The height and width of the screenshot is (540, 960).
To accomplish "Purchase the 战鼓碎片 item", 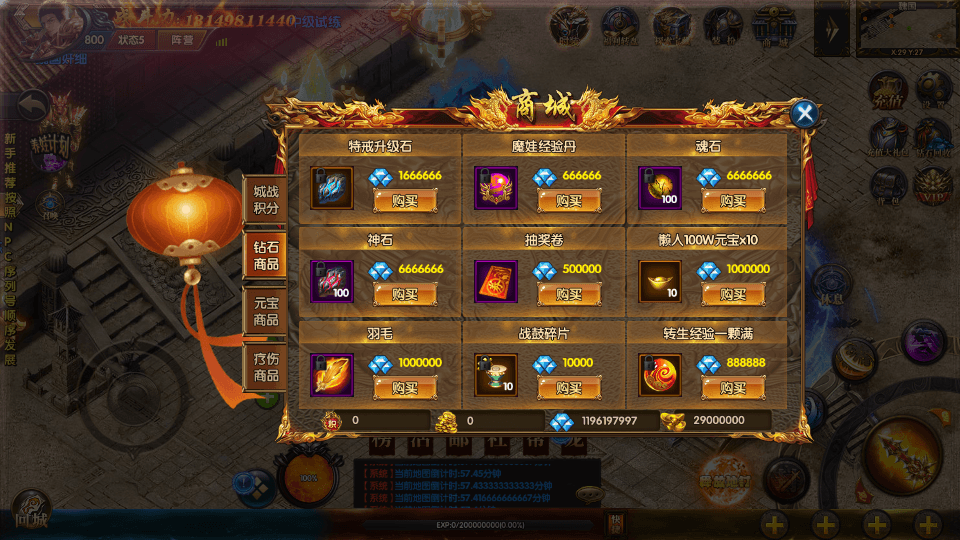I will 568,388.
